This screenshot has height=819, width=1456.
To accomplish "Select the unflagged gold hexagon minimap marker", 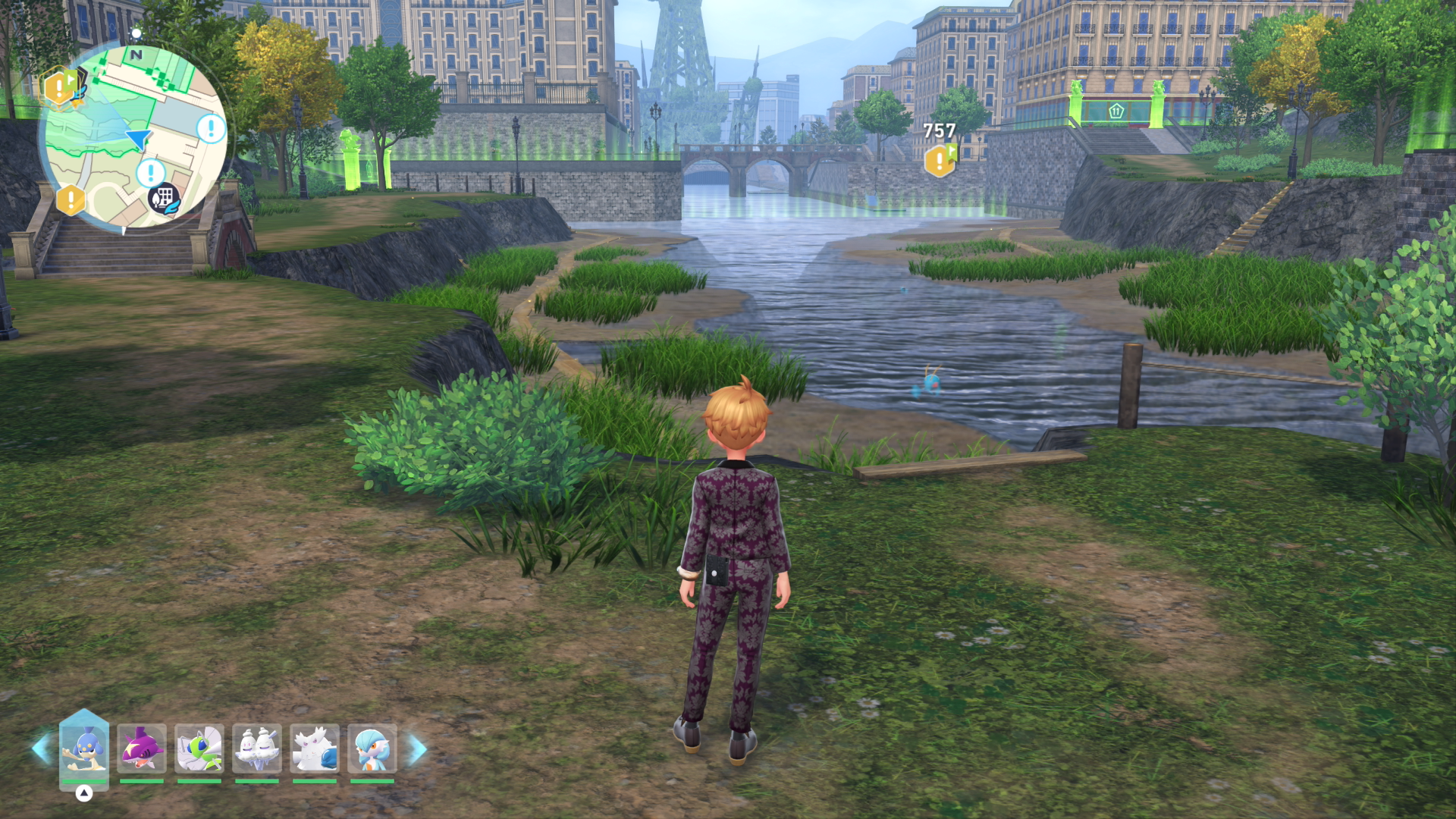I will 71,200.
